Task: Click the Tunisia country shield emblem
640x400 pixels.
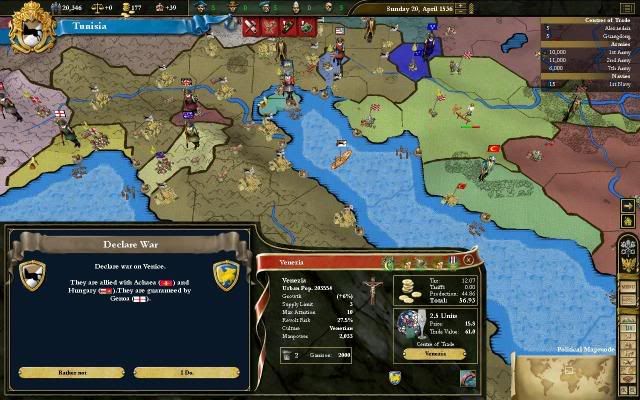Action: [30, 26]
